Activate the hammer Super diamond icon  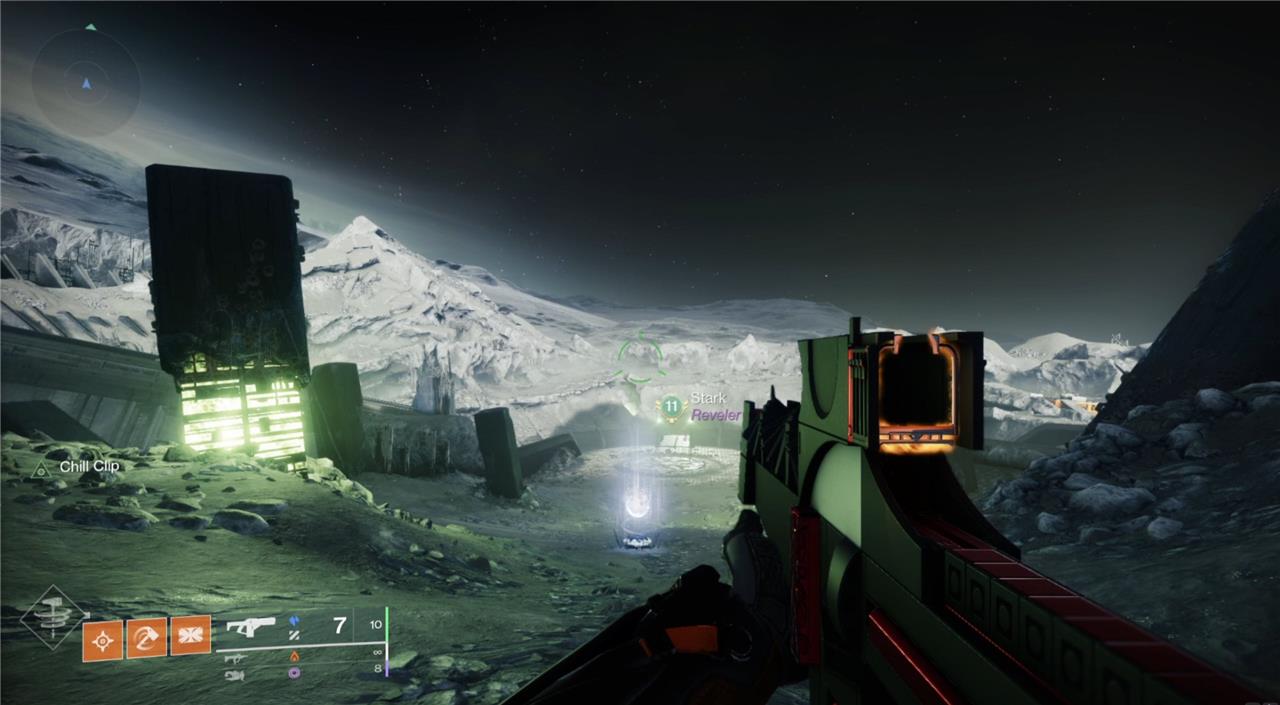(53, 617)
